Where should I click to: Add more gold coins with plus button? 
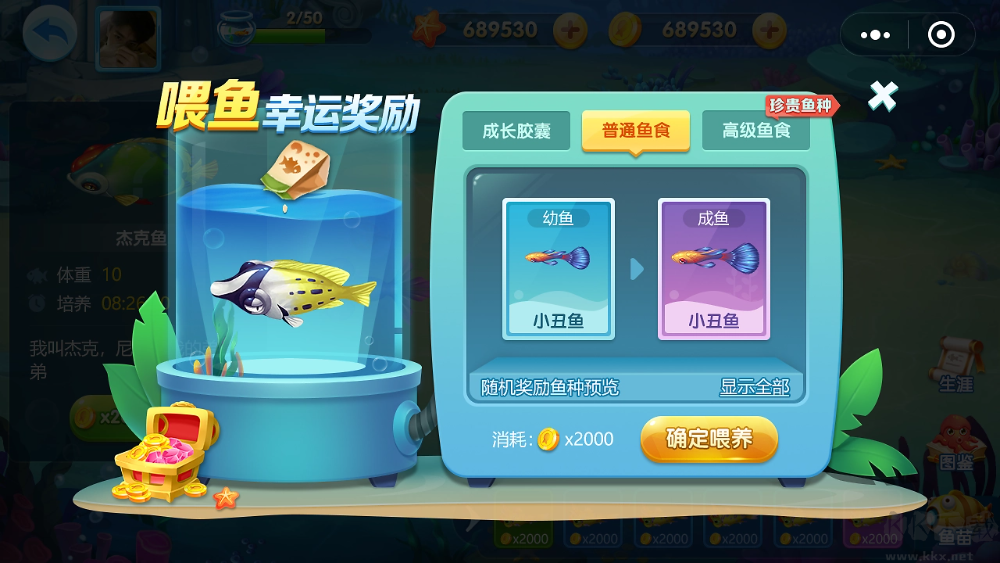[769, 31]
